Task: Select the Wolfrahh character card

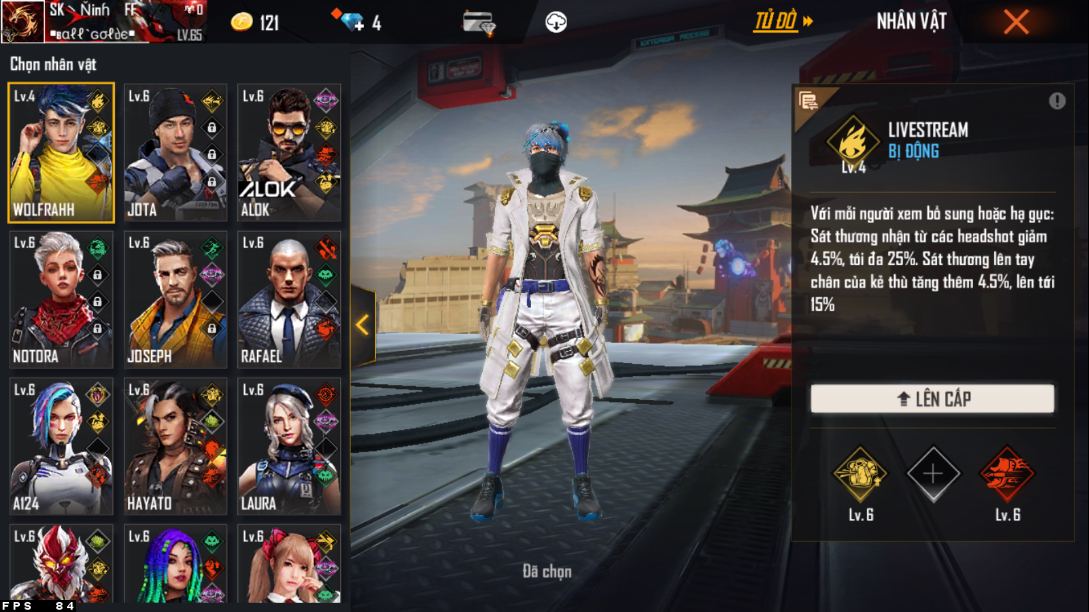Action: 61,153
